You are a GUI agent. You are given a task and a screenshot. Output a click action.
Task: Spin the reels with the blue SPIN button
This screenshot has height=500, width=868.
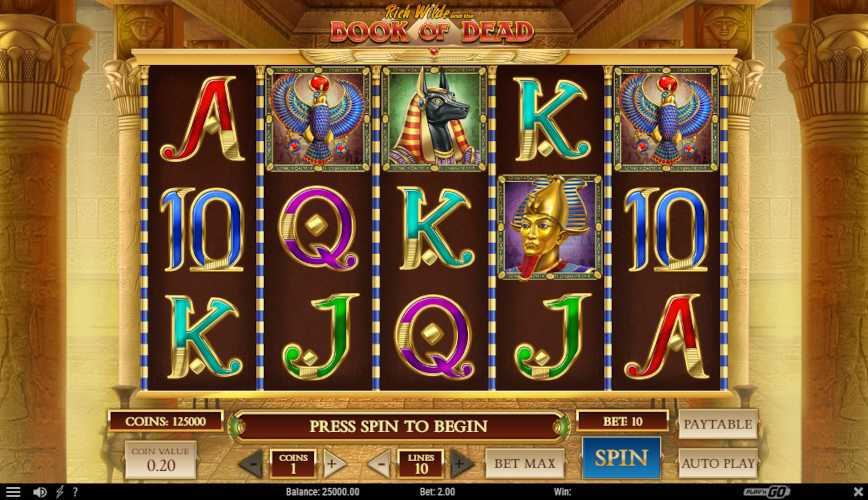621,459
